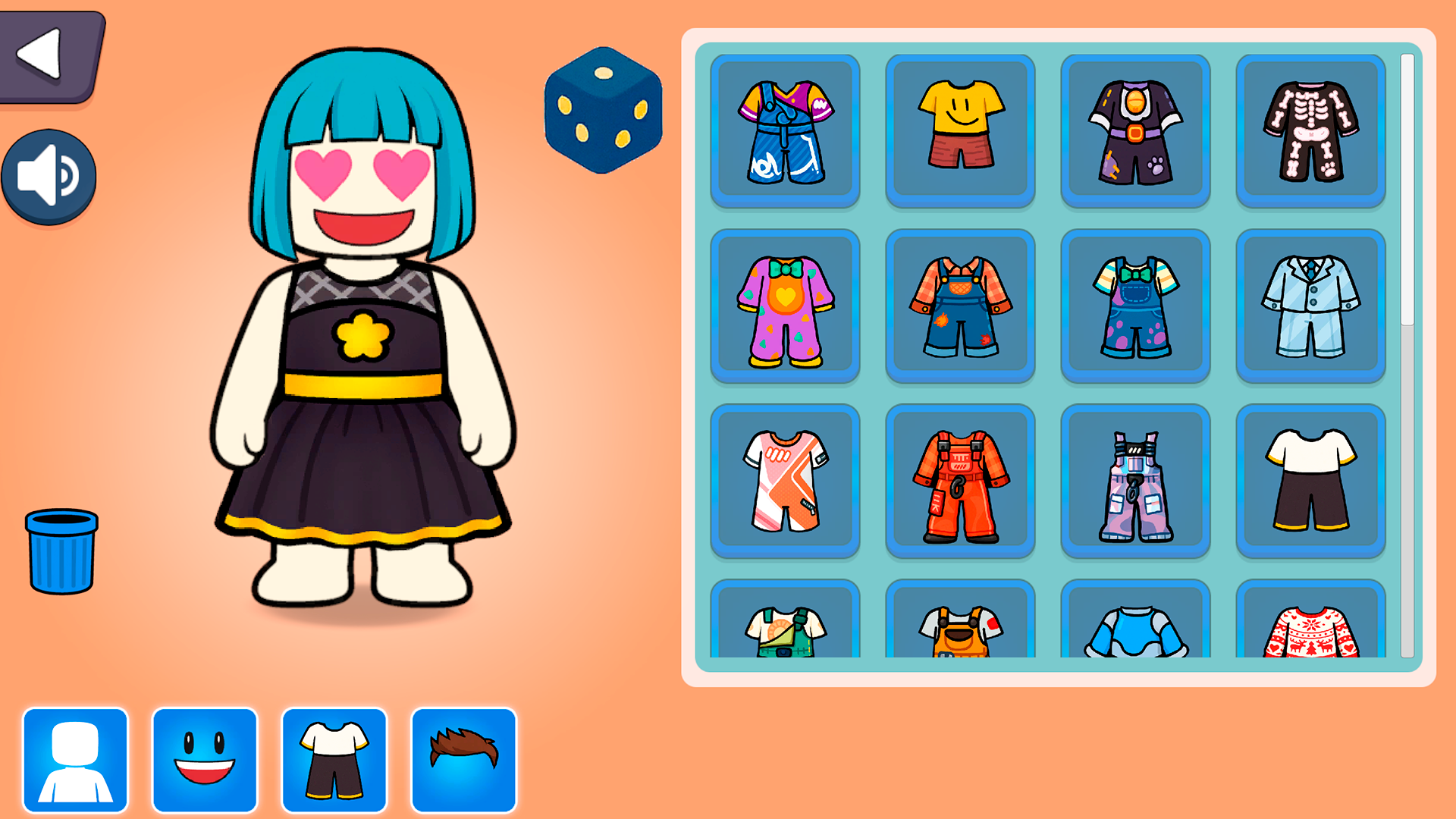The image size is (1456, 819).
Task: Pick the orange work jumpsuit
Action: point(960,482)
